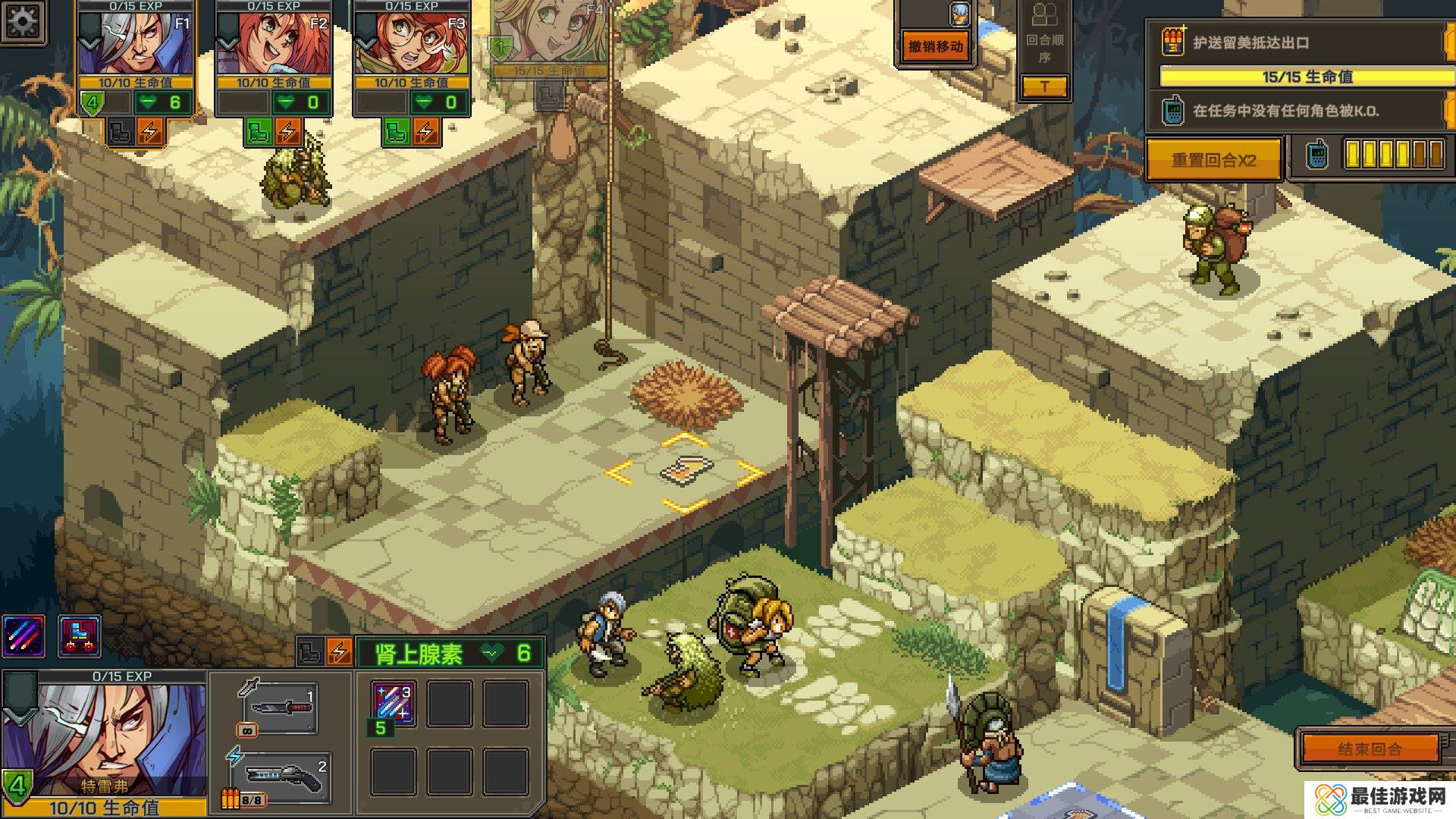Click the boot-and-targets passive icon
The height and width of the screenshot is (819, 1456).
(80, 635)
